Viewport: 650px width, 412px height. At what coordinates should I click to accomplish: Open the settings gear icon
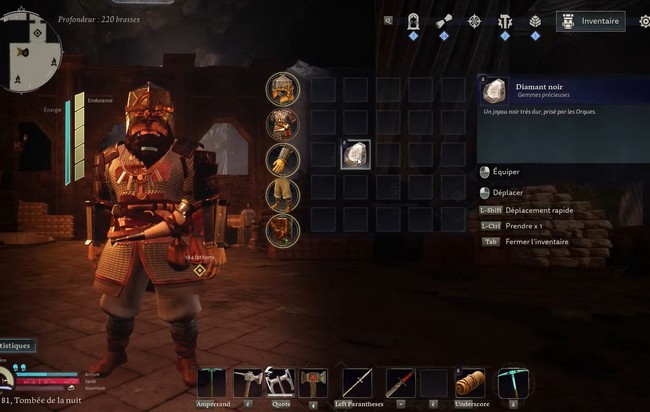coord(644,21)
